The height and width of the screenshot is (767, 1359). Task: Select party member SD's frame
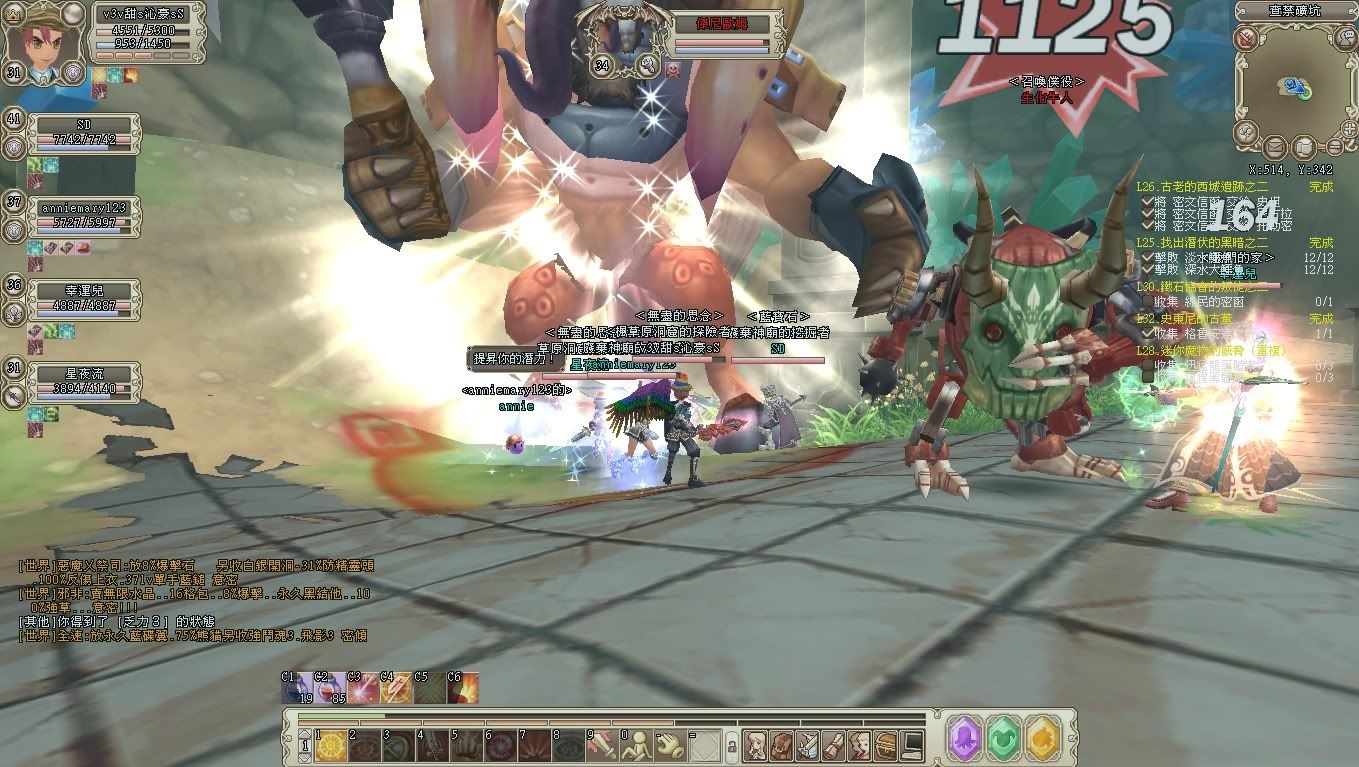pos(84,131)
